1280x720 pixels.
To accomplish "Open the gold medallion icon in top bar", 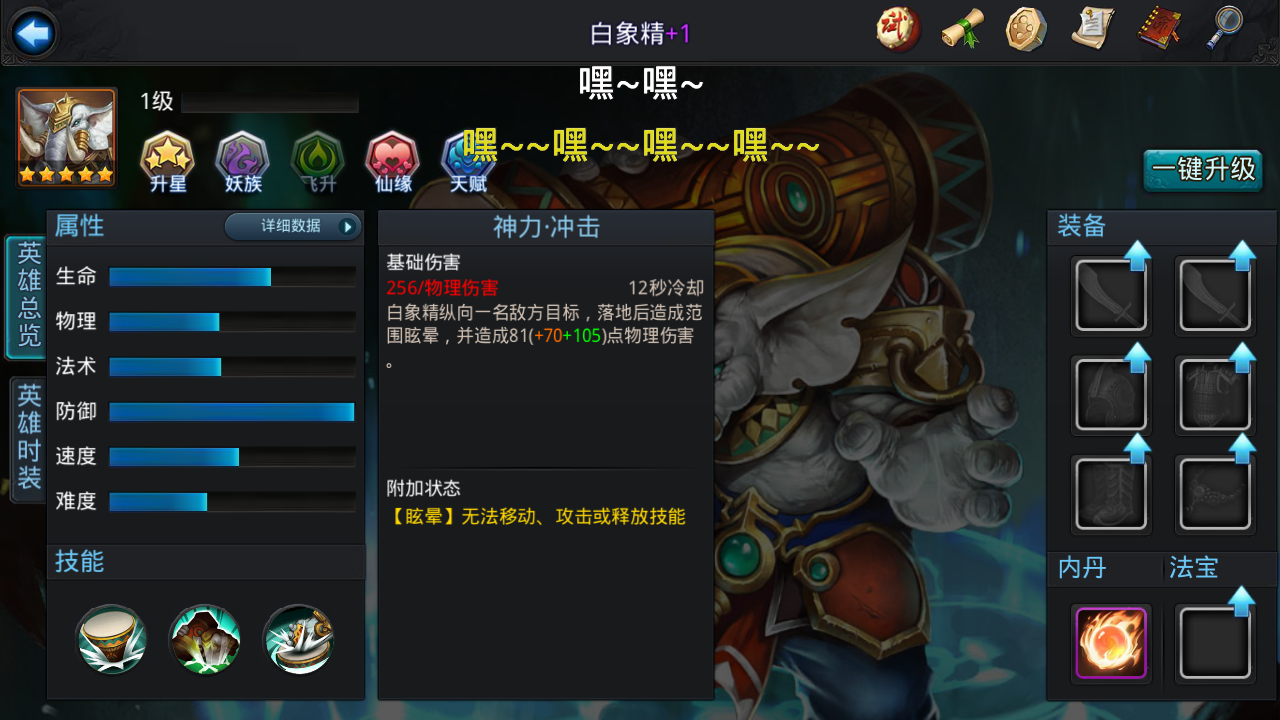I will point(1026,29).
